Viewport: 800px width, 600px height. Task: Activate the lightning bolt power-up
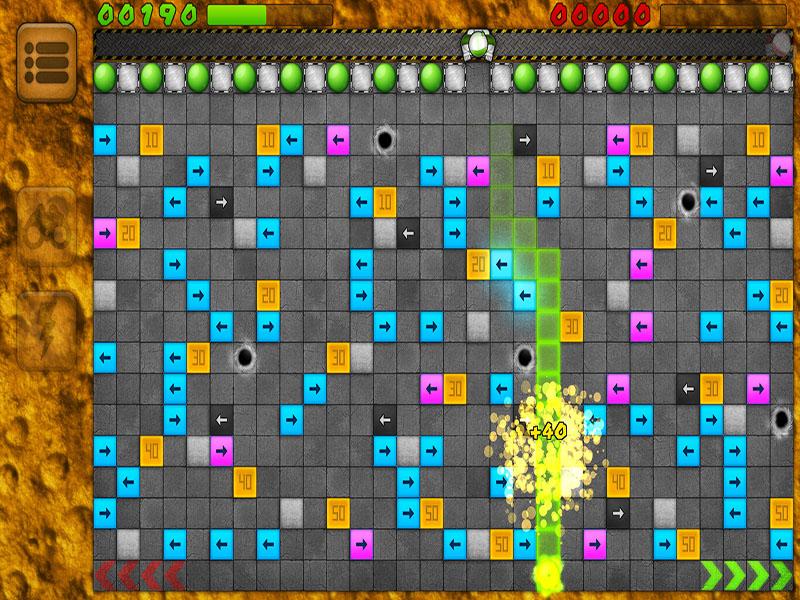tap(46, 329)
